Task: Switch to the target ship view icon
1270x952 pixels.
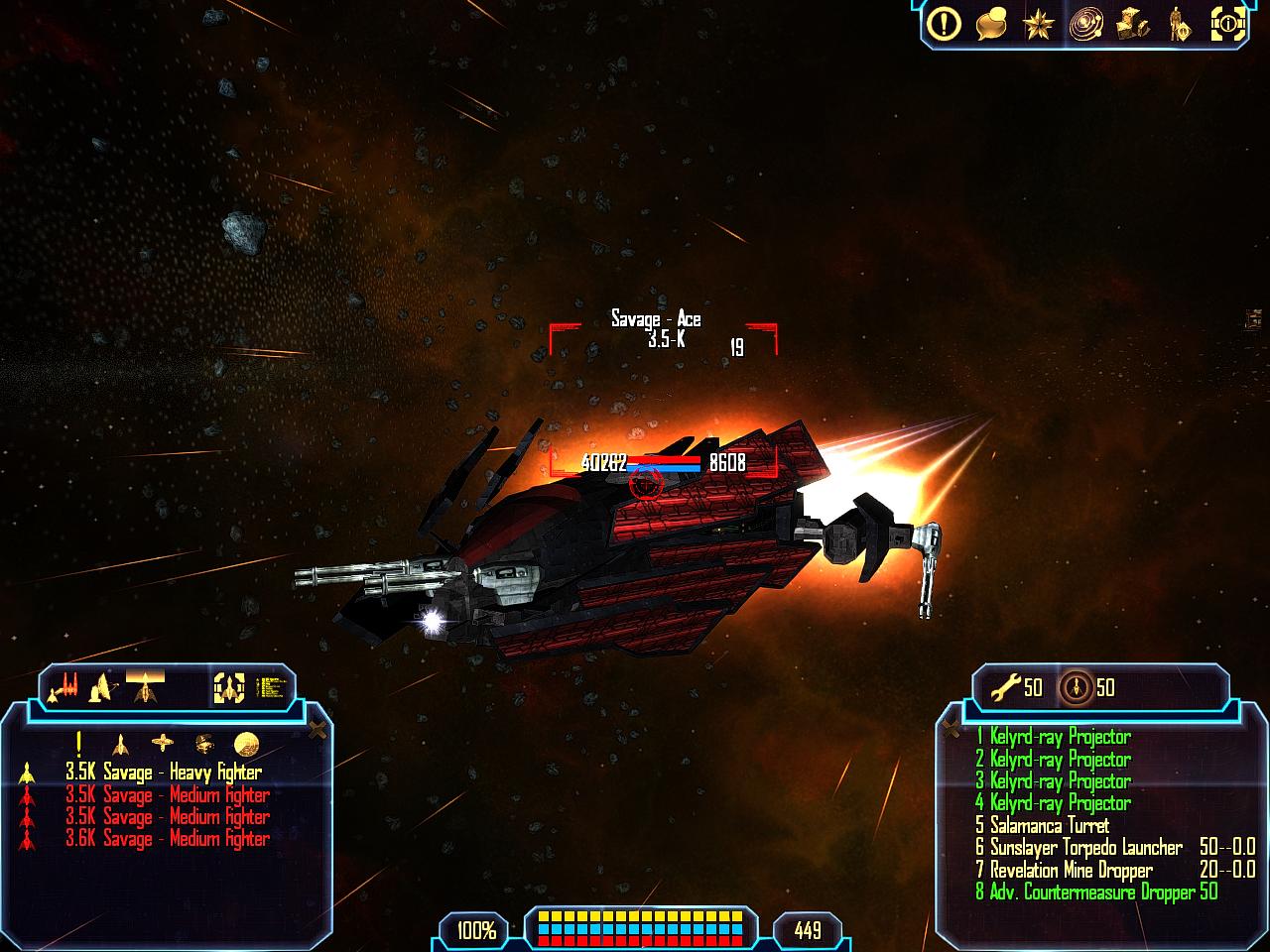Action: click(229, 686)
